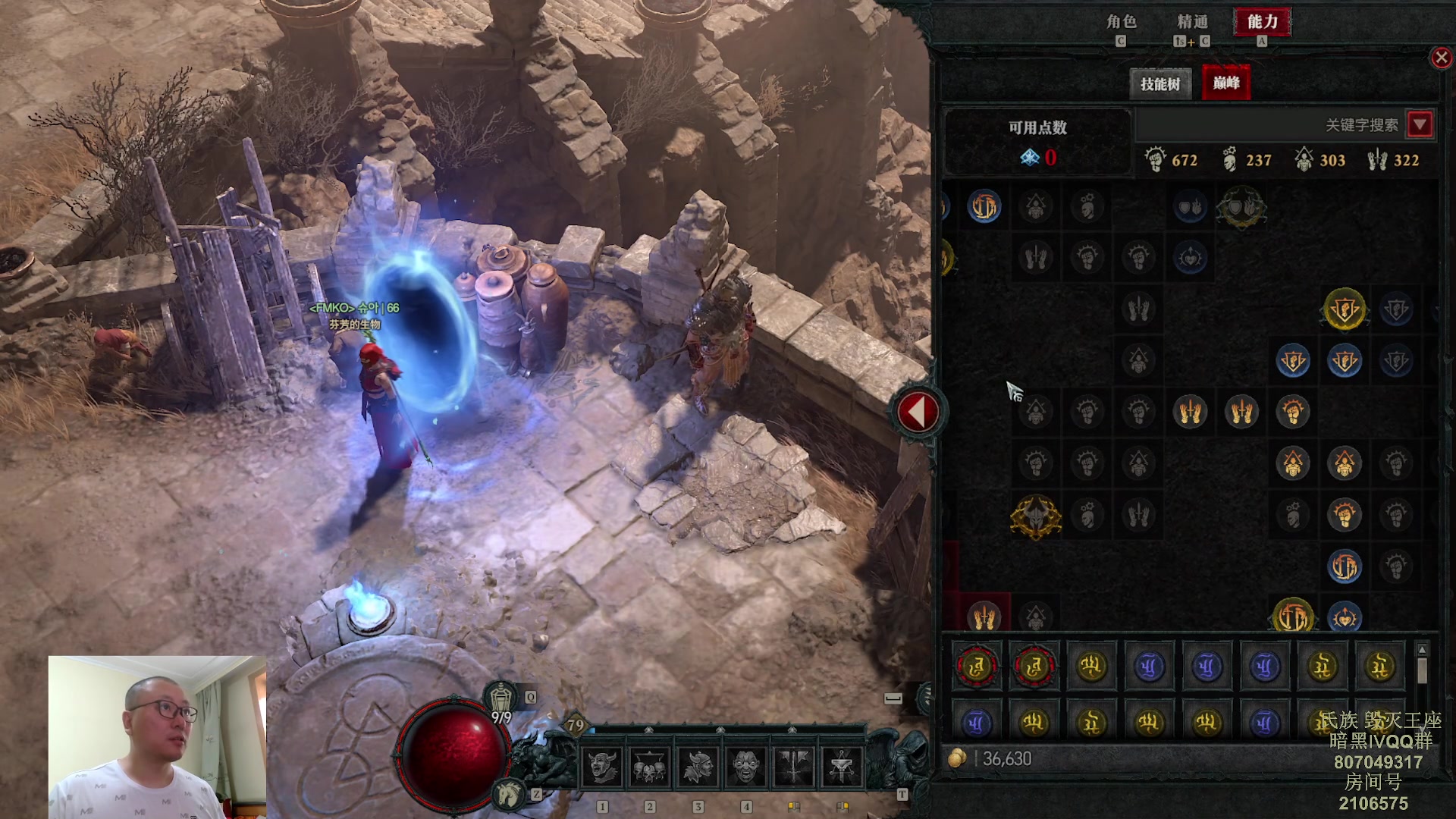This screenshot has width=1456, height=819.
Task: Click the 关键字搜索 keyword search field
Action: (1270, 125)
